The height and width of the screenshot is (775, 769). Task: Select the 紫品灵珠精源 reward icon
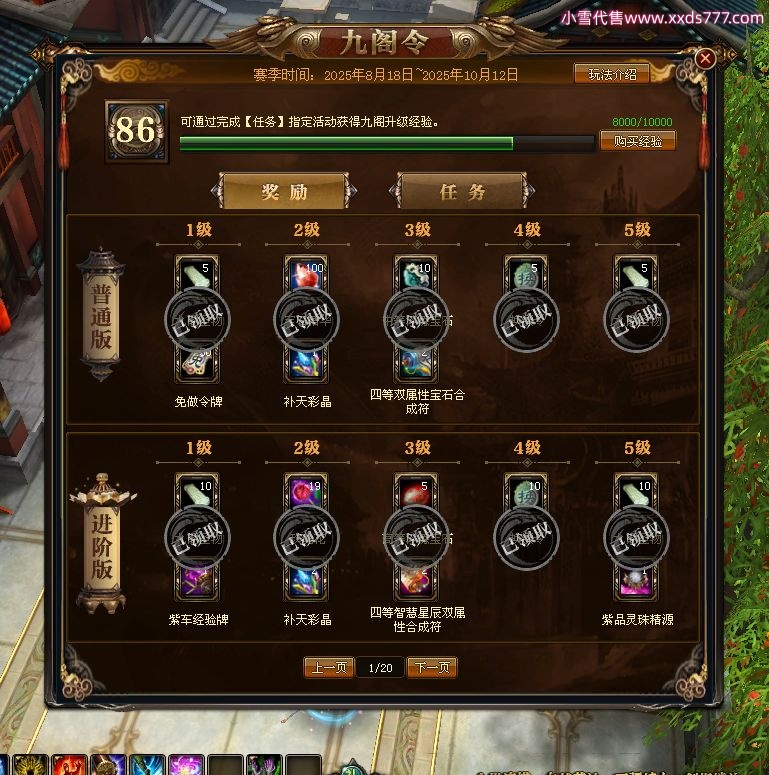click(x=636, y=580)
